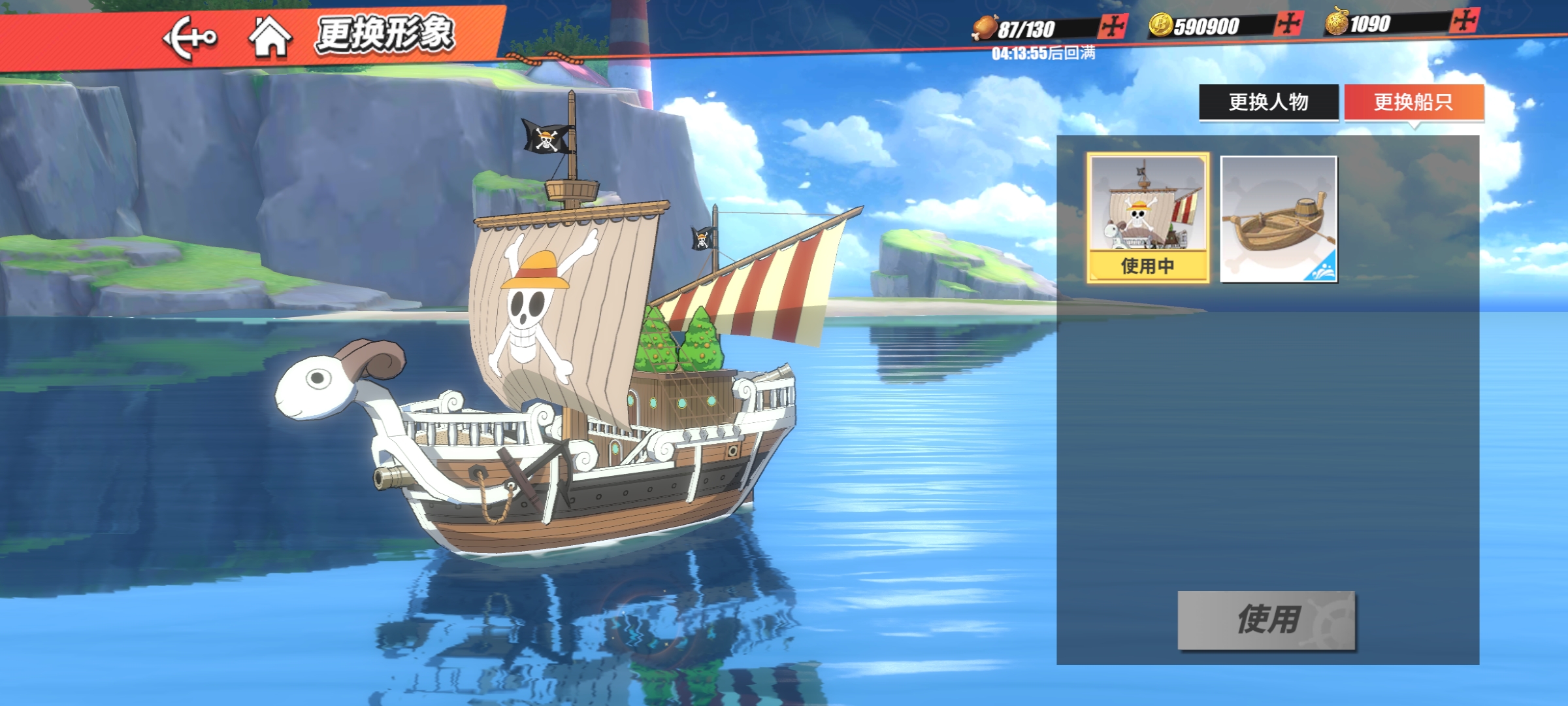This screenshot has width=1568, height=706.
Task: Switch to the 更换人物 tab
Action: point(1268,102)
